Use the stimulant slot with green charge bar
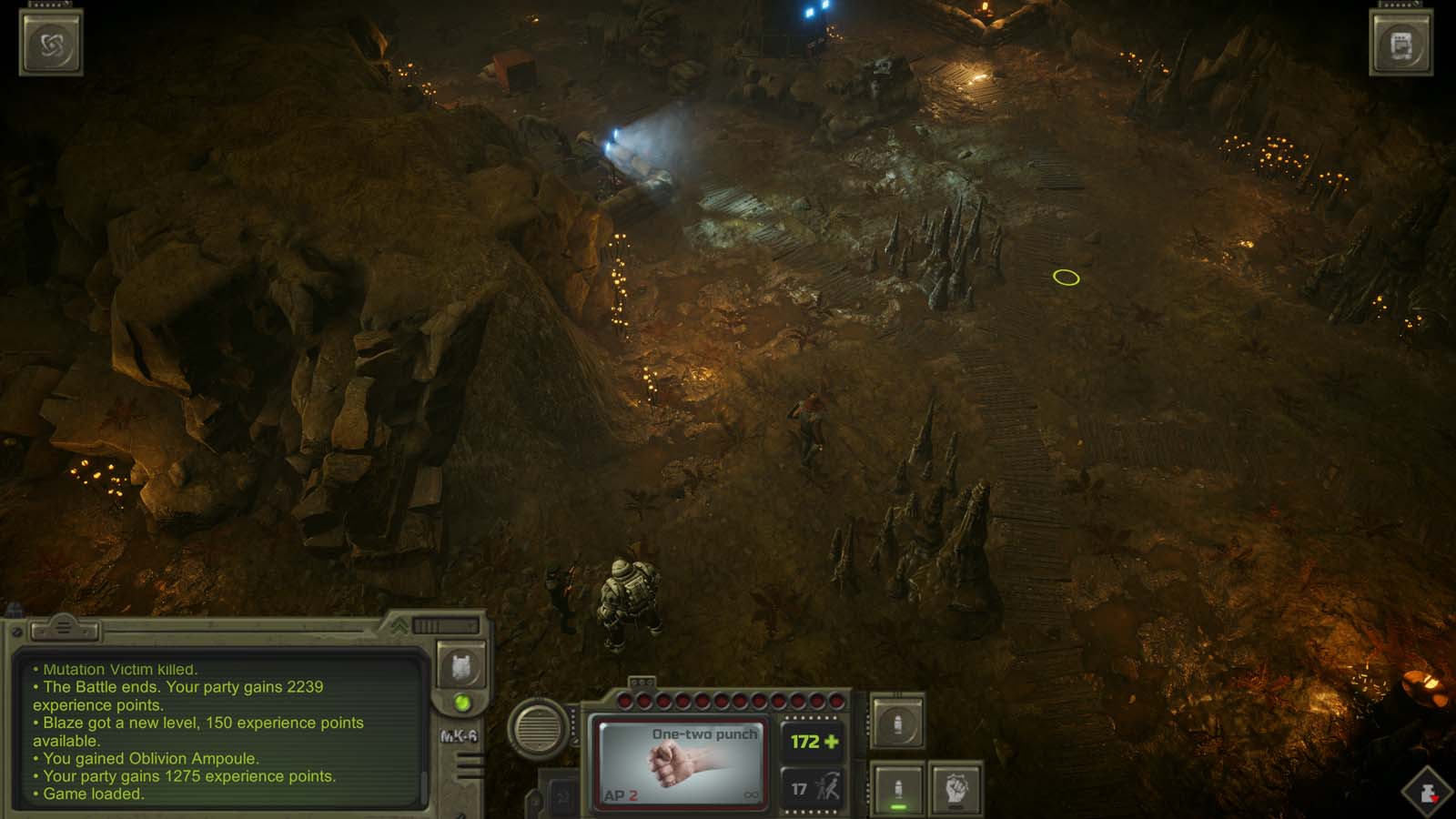Viewport: 1456px width, 819px height. [897, 786]
